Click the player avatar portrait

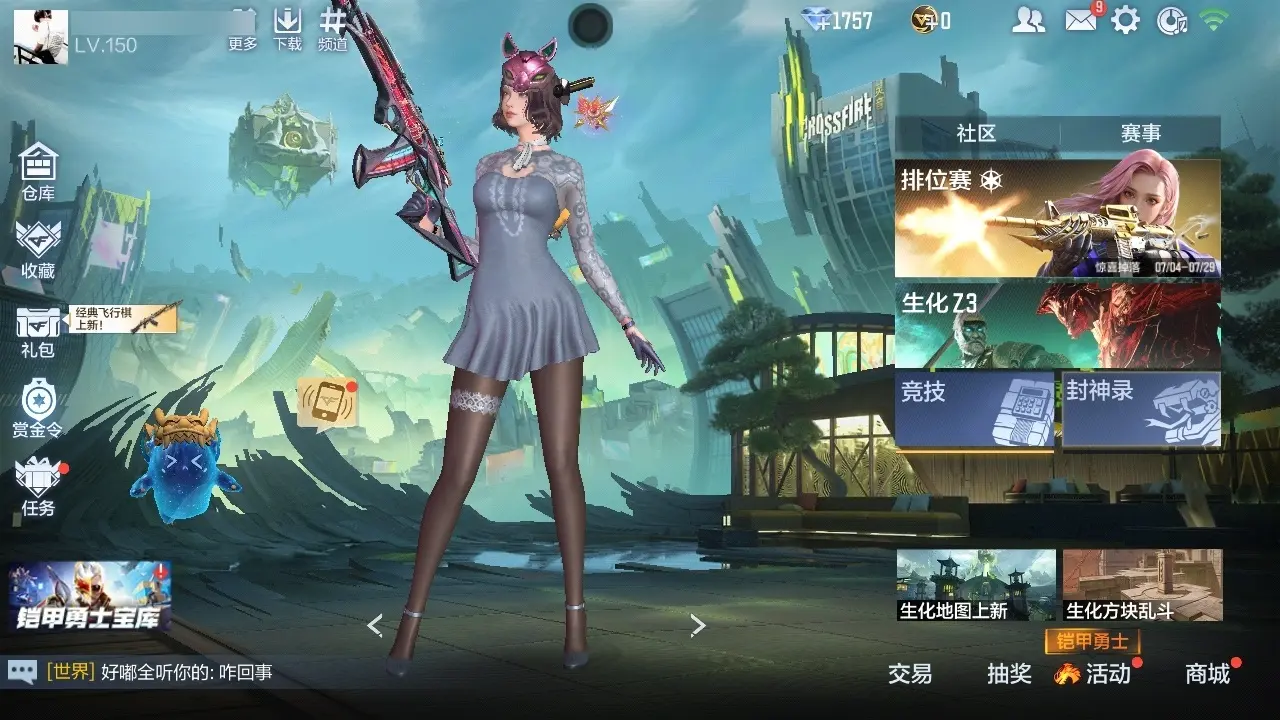41,37
